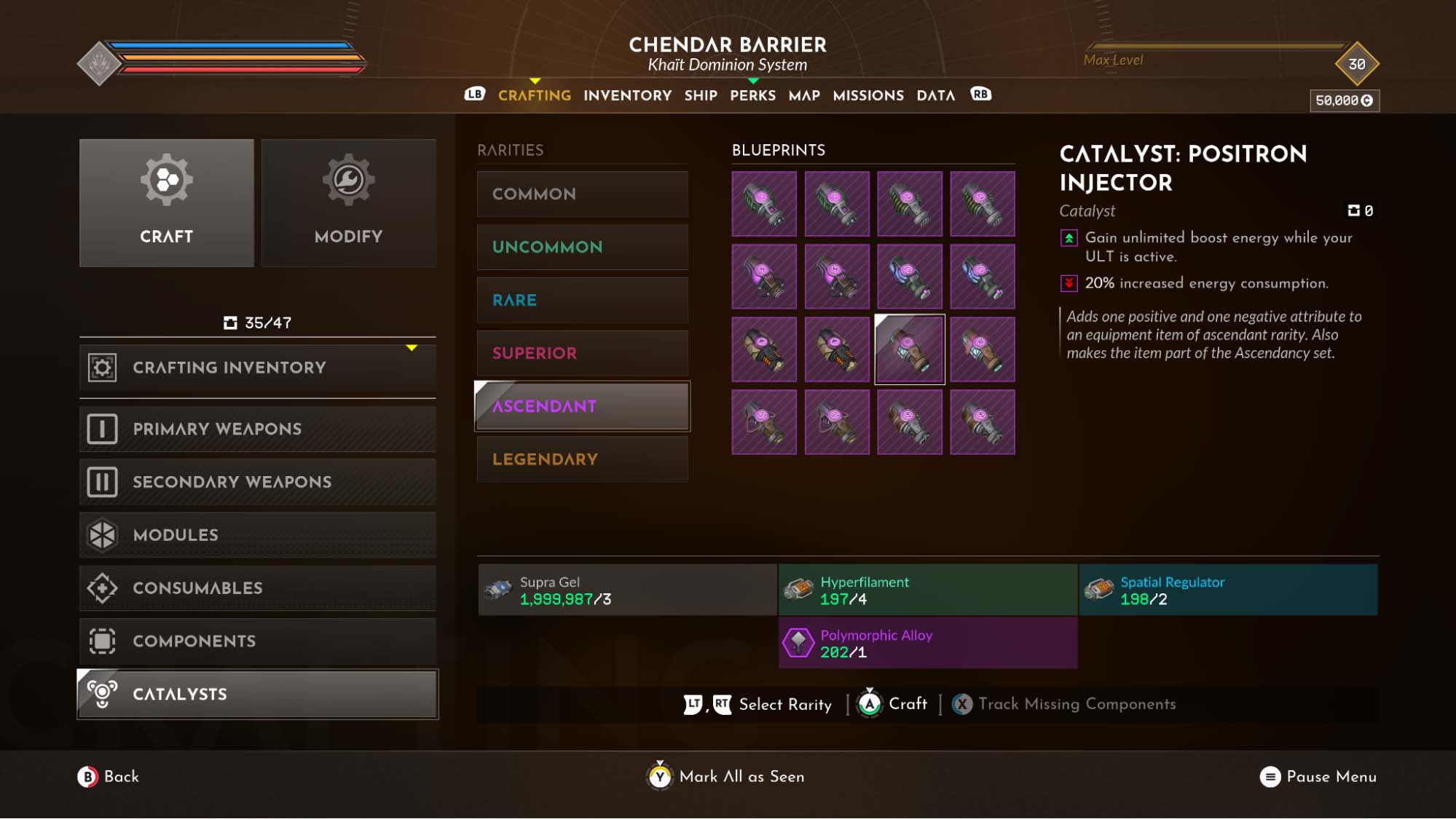
Task: Show the Map tab
Action: click(x=804, y=95)
